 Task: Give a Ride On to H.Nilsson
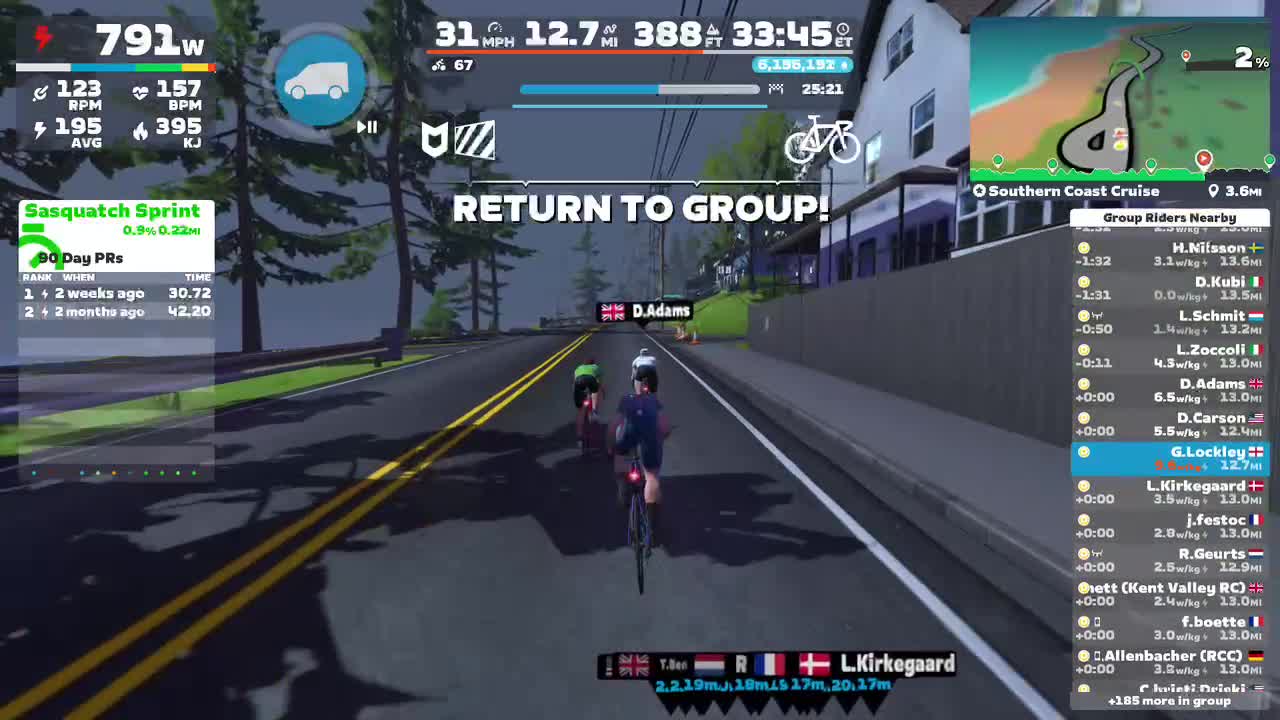(1085, 247)
